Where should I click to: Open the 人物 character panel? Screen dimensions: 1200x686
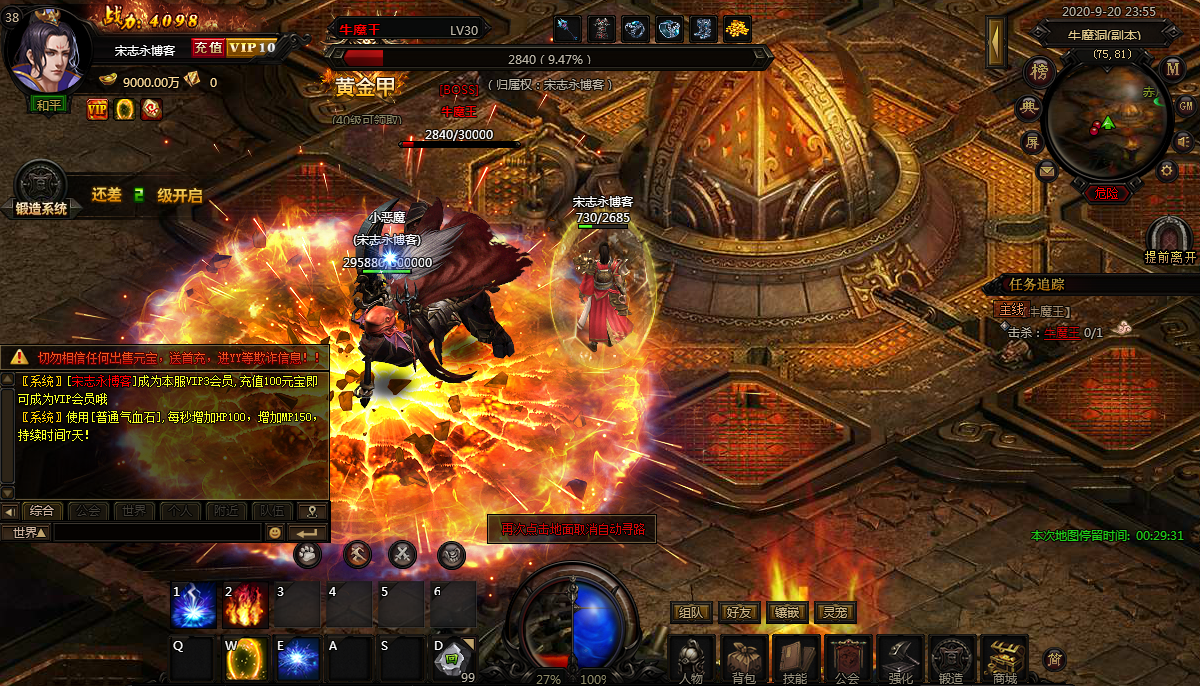(x=691, y=660)
